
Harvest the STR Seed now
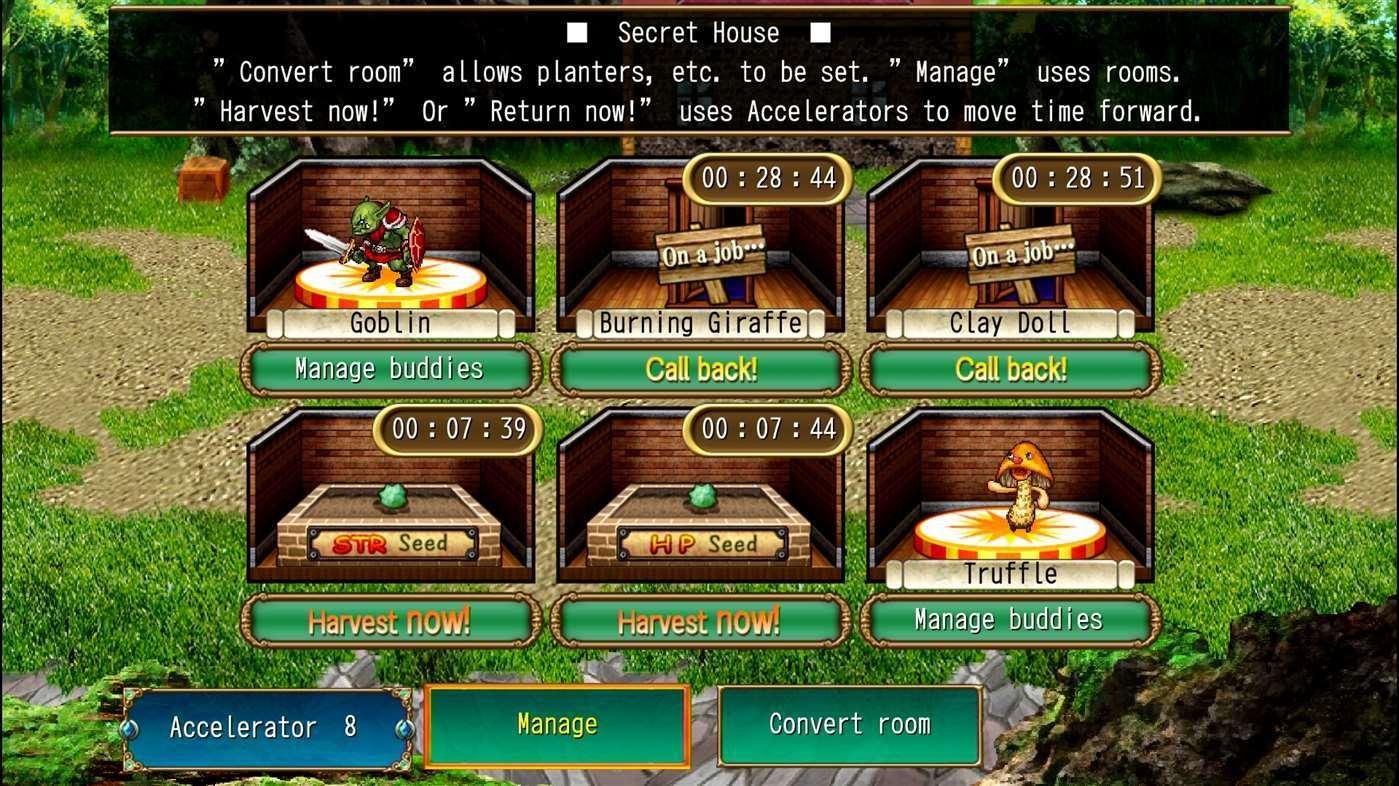tap(390, 621)
